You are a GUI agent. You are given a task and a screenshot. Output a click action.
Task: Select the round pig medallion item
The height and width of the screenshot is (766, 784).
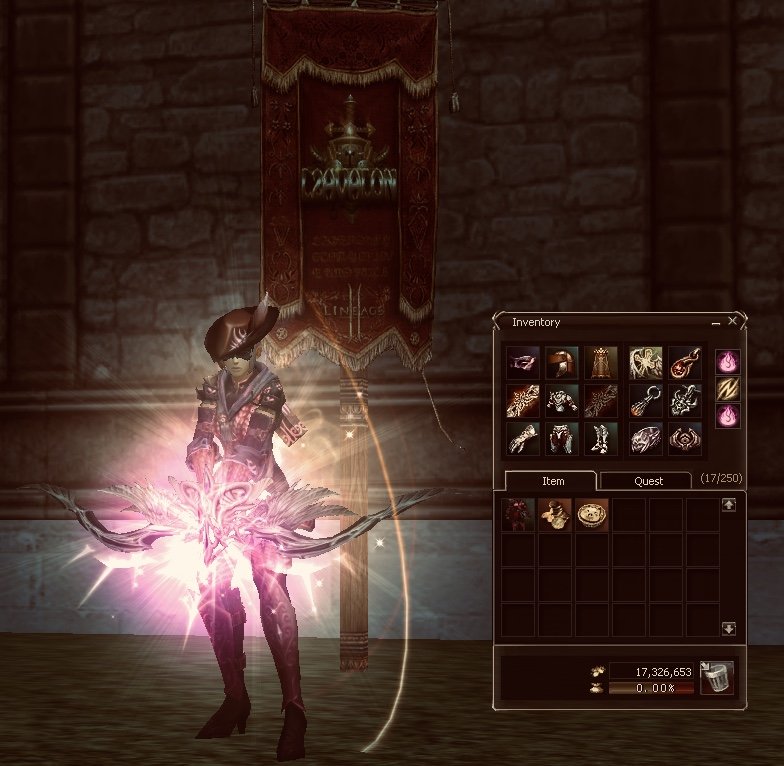click(592, 514)
